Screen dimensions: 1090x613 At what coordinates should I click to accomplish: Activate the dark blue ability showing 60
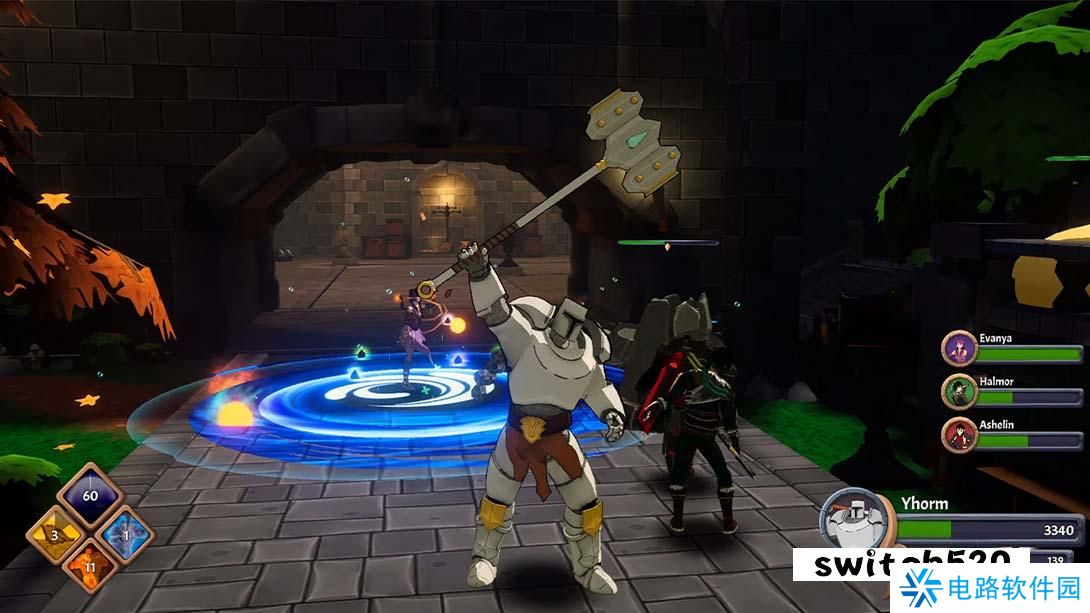[x=90, y=497]
